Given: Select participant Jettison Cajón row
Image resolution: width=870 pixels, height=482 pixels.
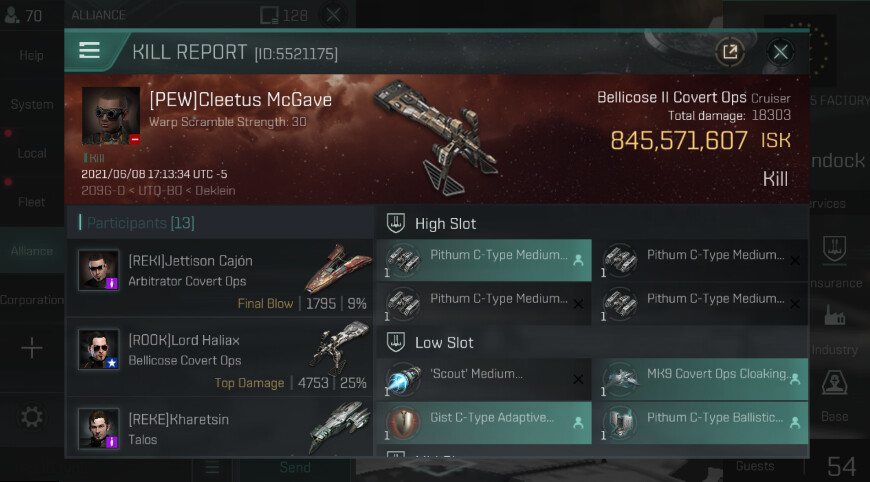Looking at the screenshot, I should coord(220,279).
